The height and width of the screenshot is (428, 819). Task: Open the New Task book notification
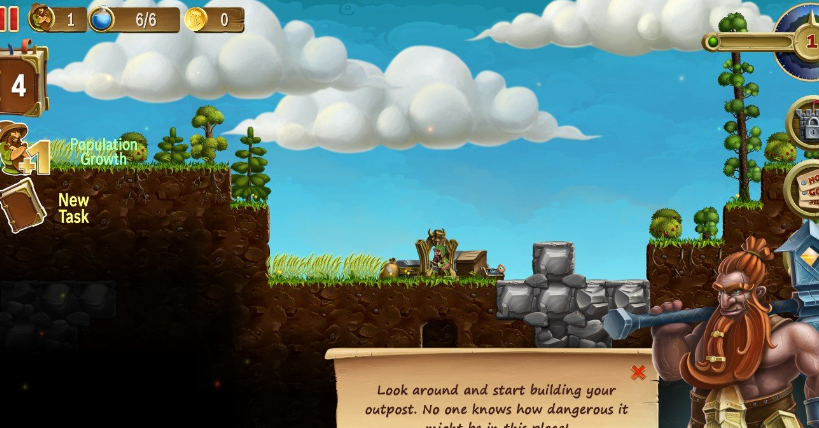pyautogui.click(x=22, y=207)
